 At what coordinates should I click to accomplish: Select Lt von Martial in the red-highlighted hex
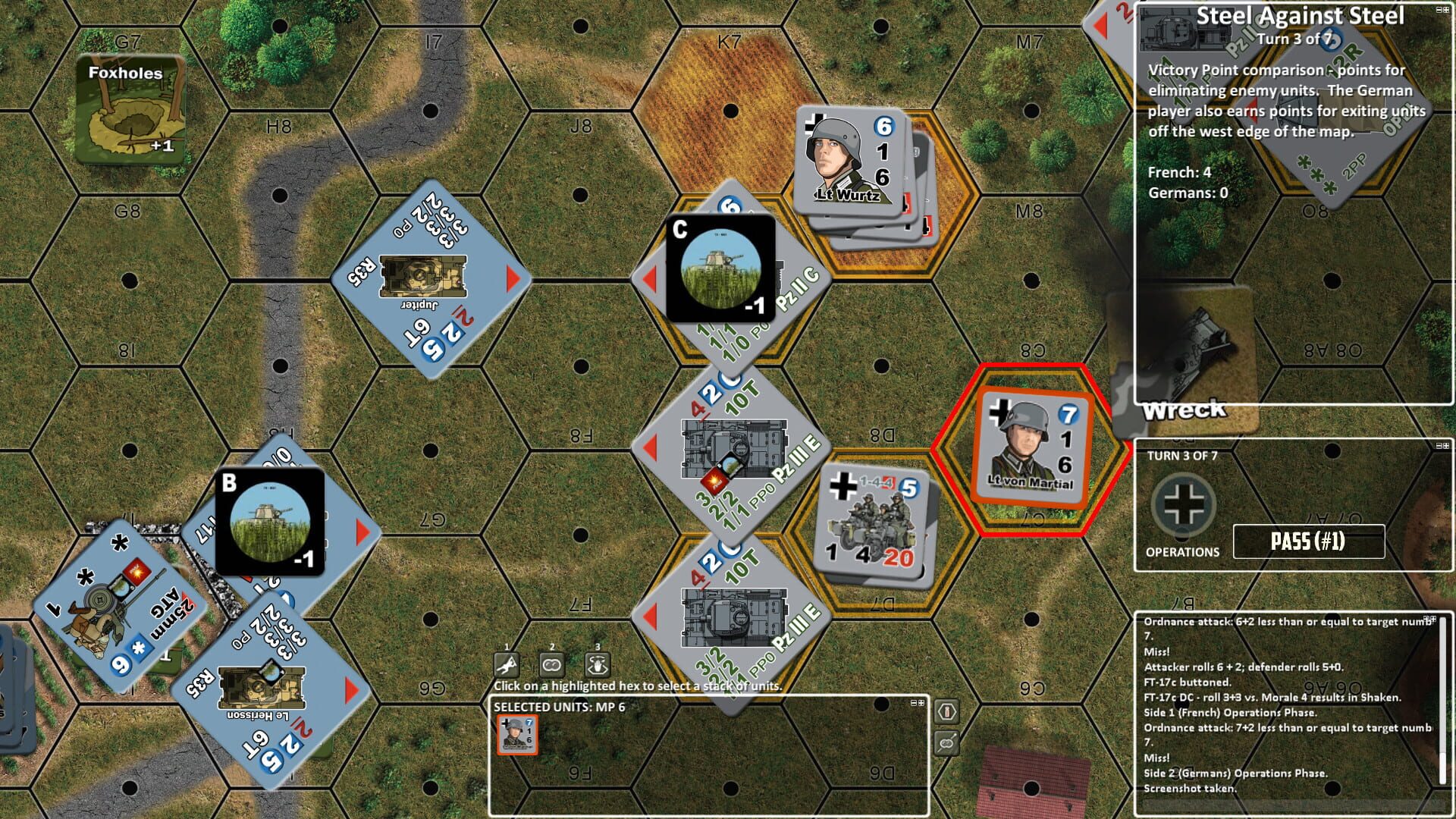click(1033, 446)
